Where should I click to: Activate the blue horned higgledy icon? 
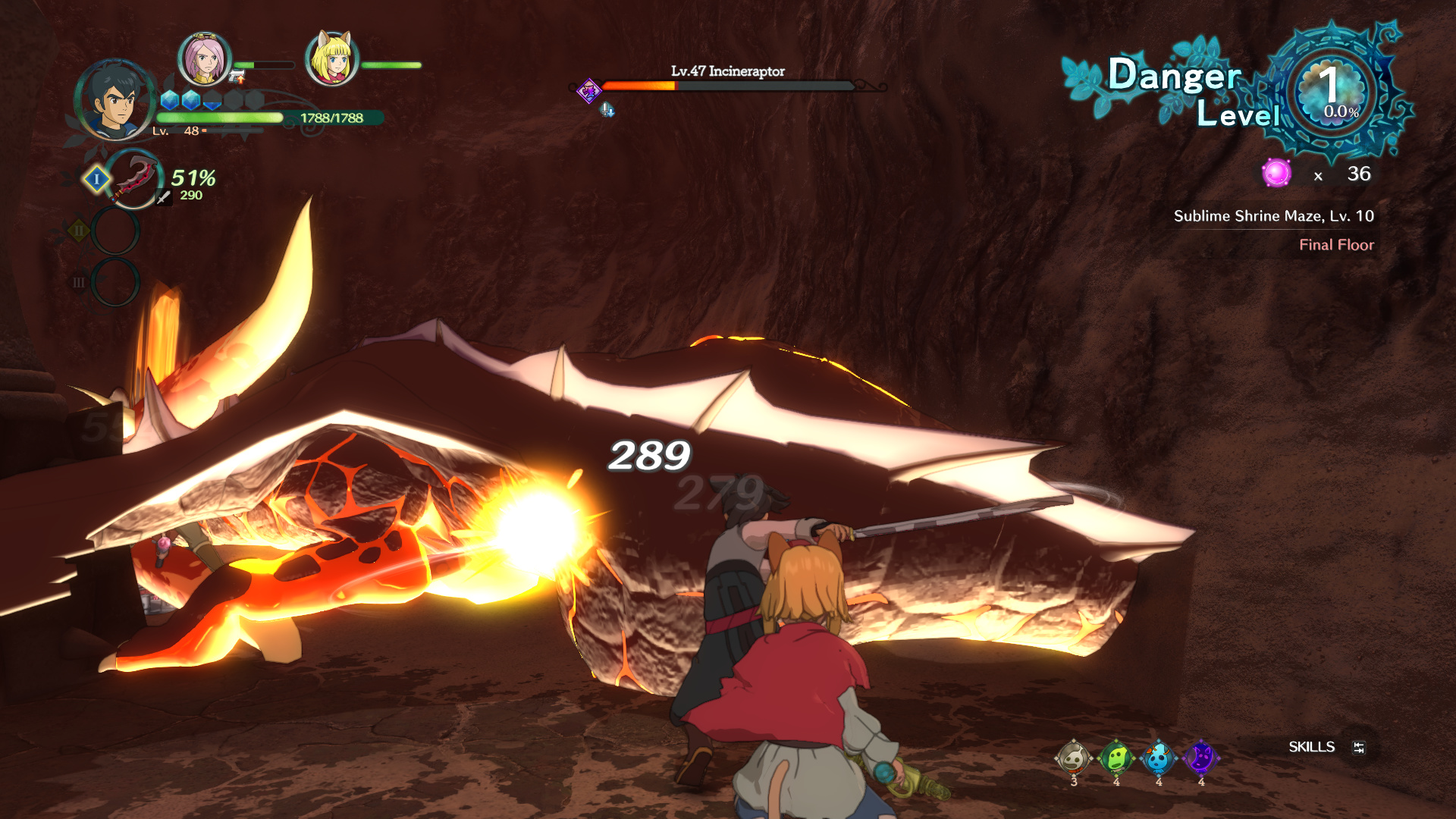click(x=1158, y=757)
